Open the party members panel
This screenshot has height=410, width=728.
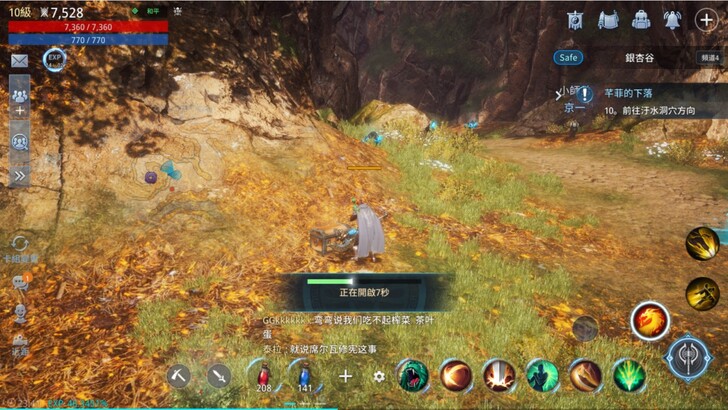[19, 95]
